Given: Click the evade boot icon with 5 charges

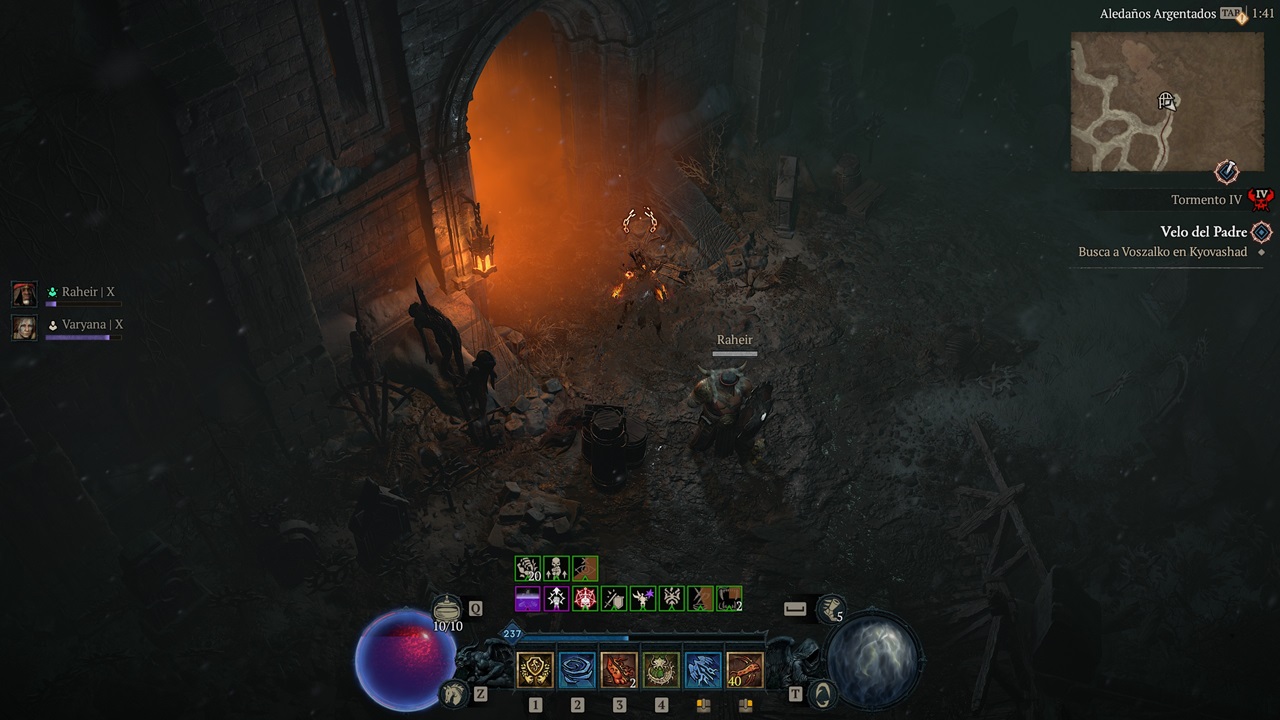Looking at the screenshot, I should tap(831, 608).
